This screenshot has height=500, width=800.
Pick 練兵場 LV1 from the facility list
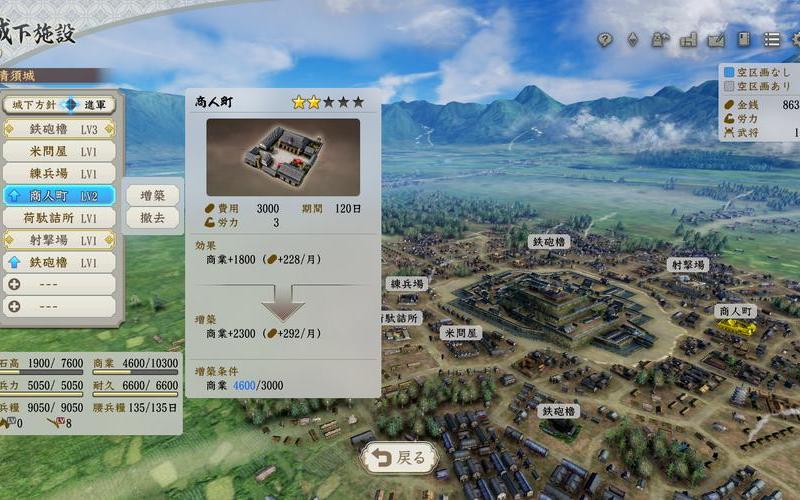pyautogui.click(x=59, y=173)
